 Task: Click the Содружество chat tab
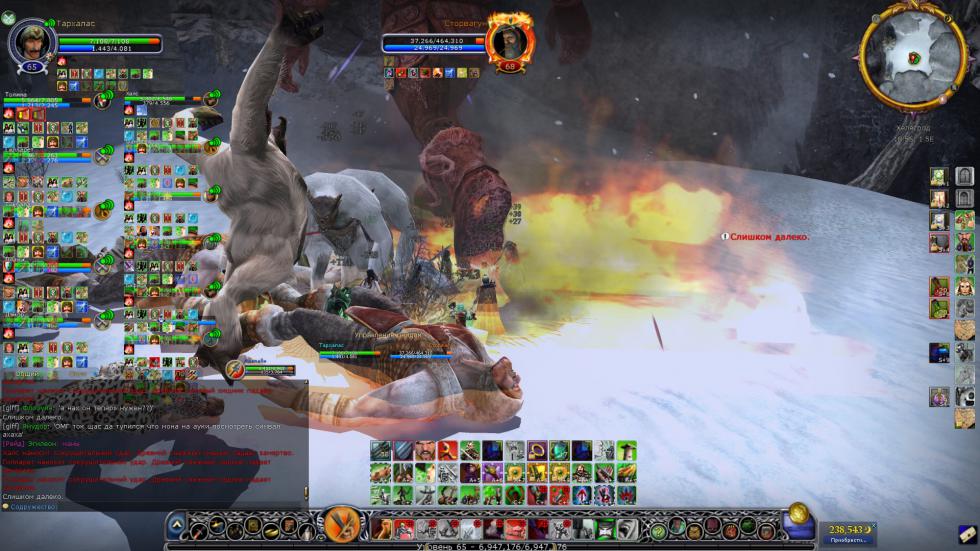(x=31, y=507)
